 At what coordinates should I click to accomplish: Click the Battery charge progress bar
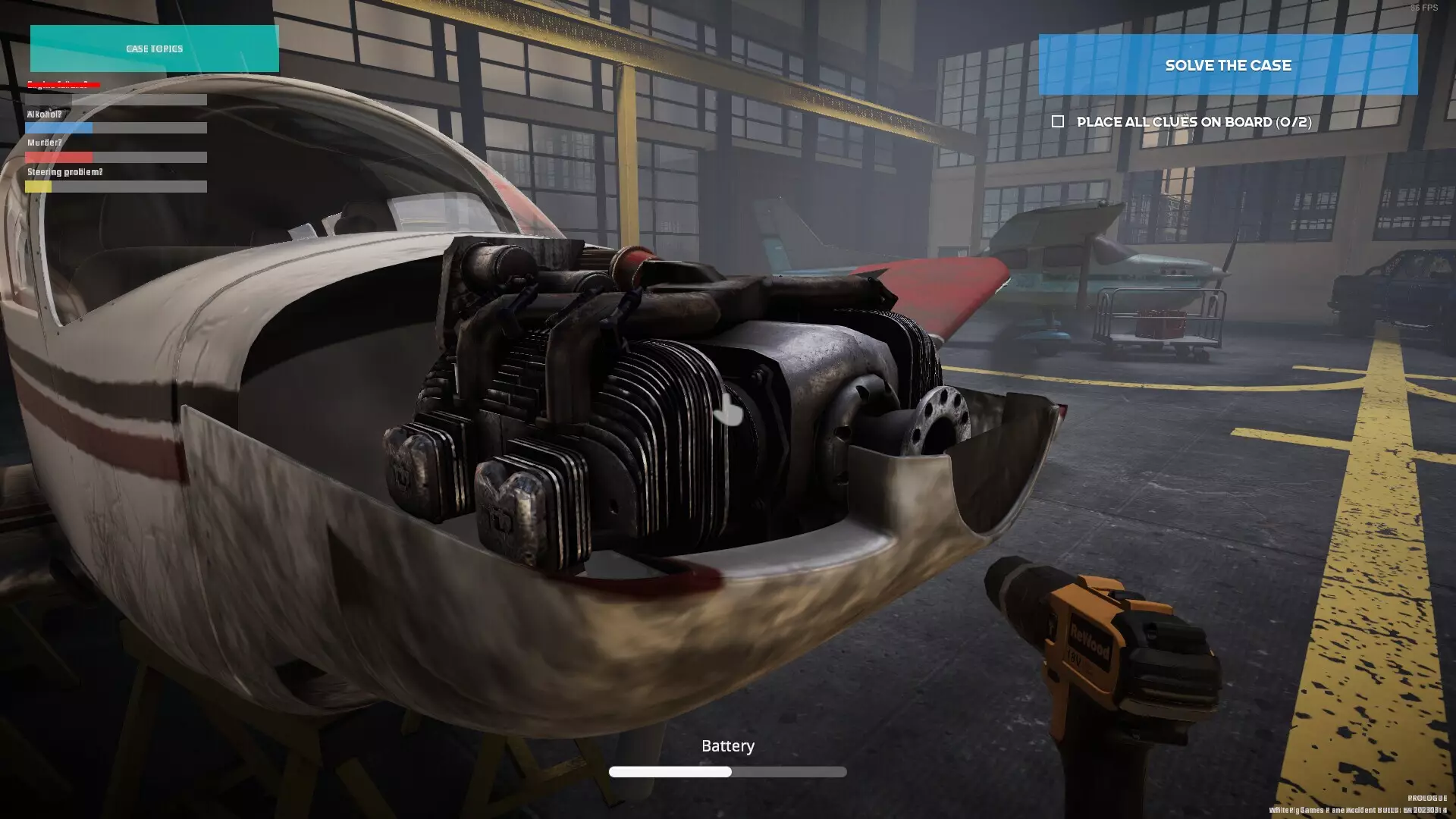pos(728,771)
